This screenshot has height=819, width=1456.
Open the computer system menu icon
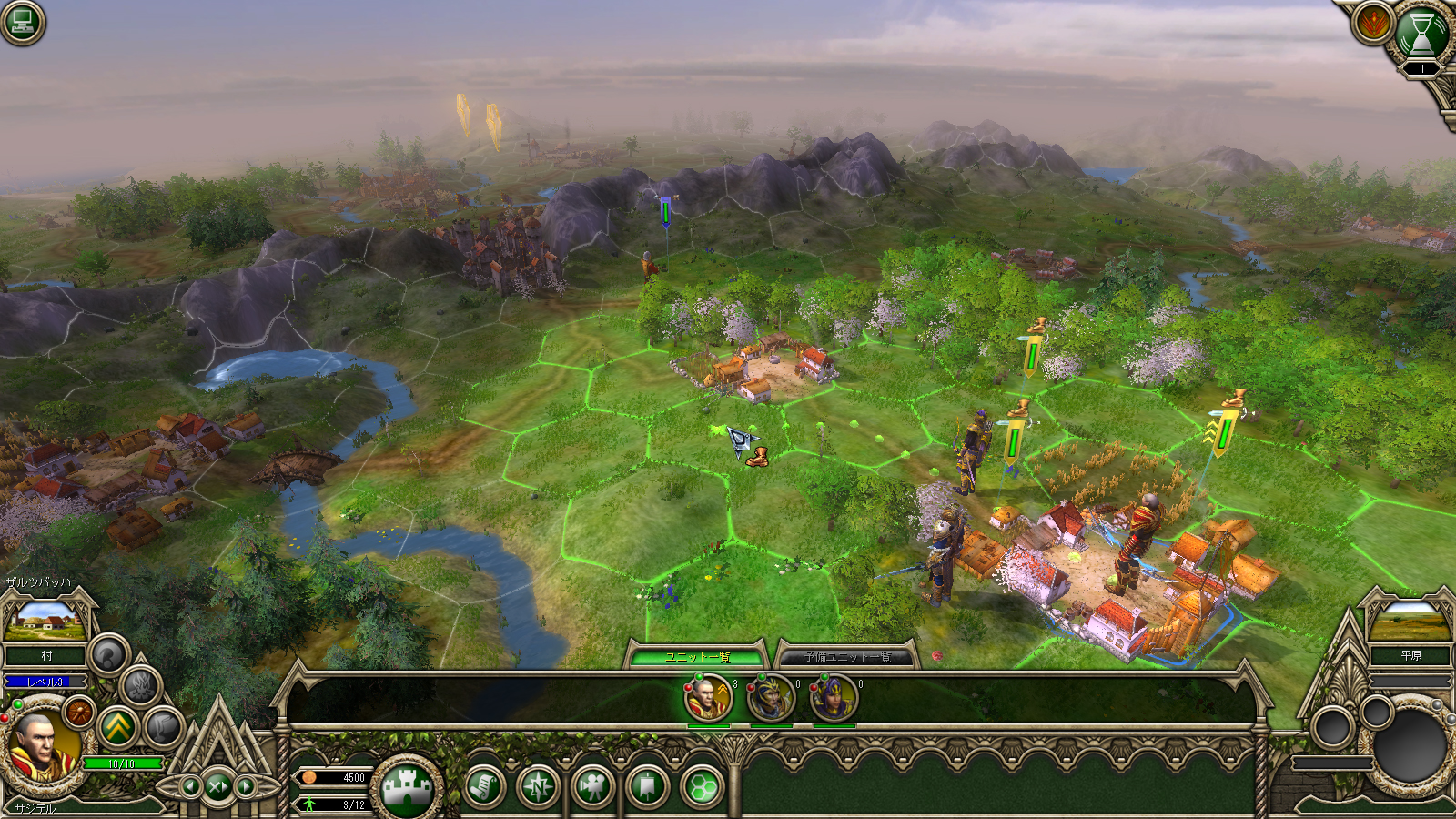(x=22, y=22)
